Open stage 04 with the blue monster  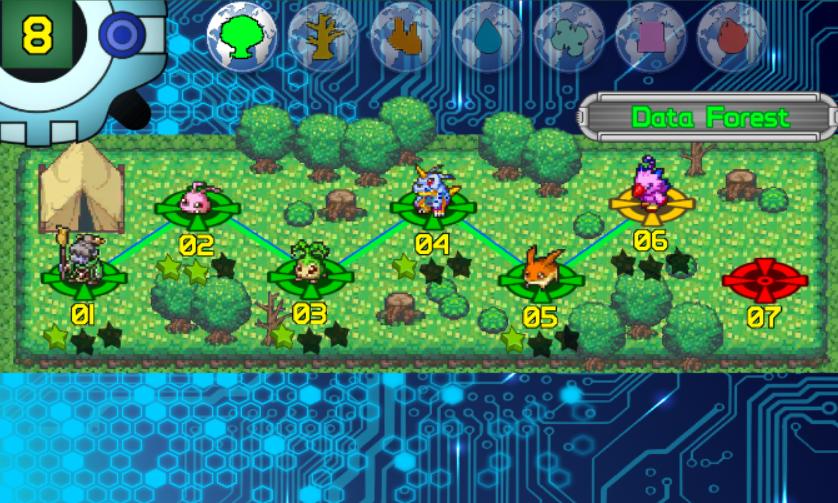(433, 207)
